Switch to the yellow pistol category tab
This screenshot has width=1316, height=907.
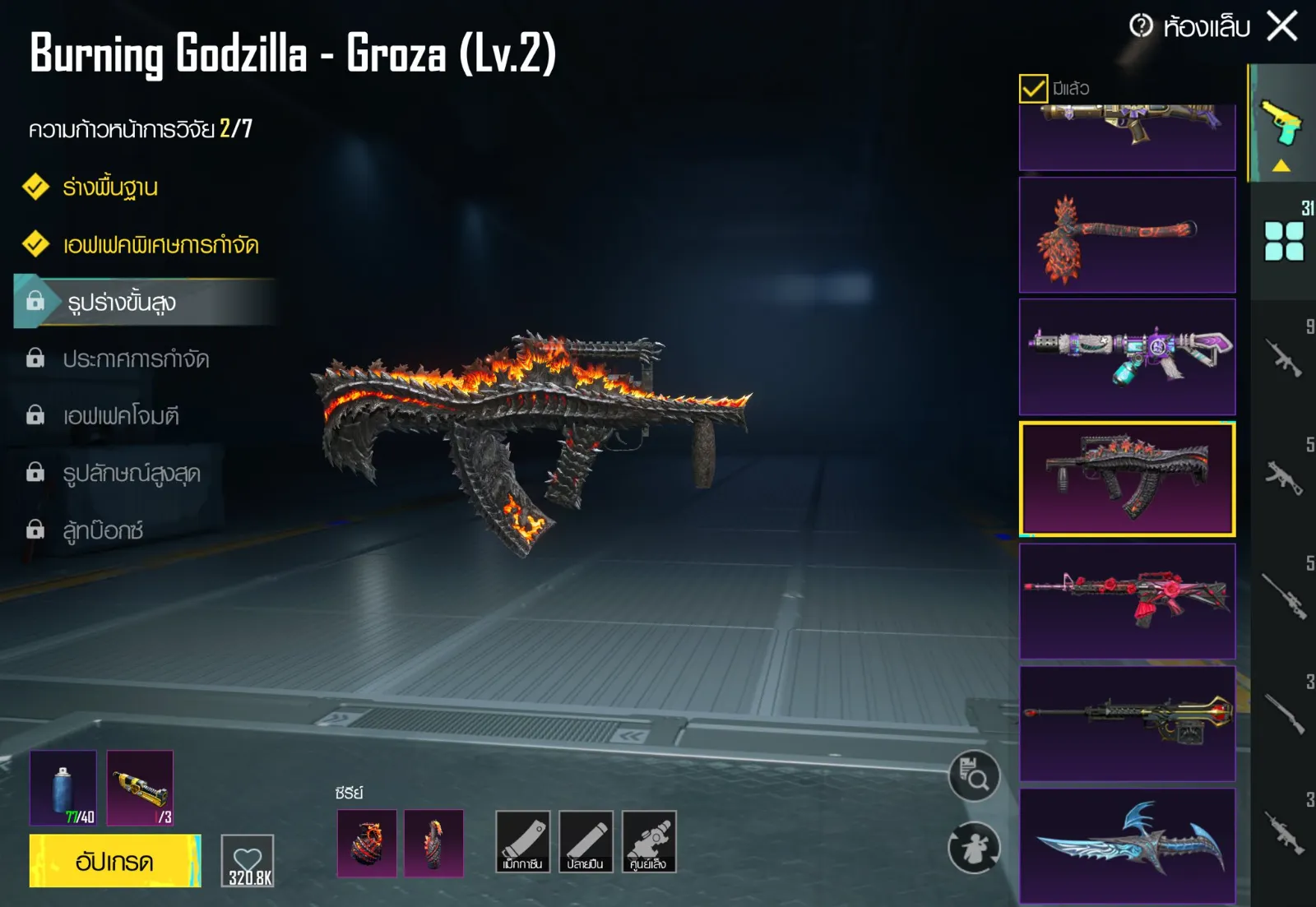1281,125
